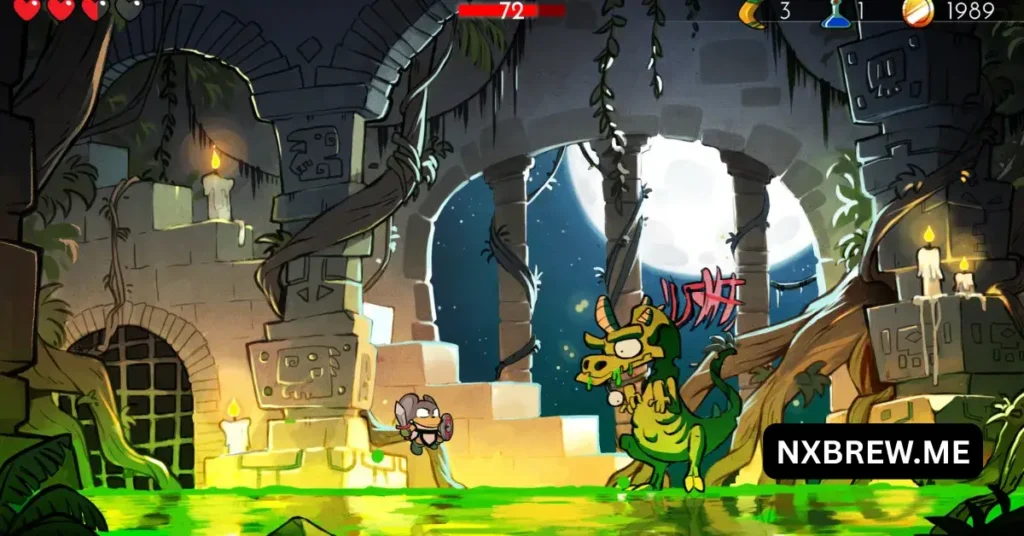Click the gold coin icon
The width and height of the screenshot is (1024, 536).
(x=916, y=12)
